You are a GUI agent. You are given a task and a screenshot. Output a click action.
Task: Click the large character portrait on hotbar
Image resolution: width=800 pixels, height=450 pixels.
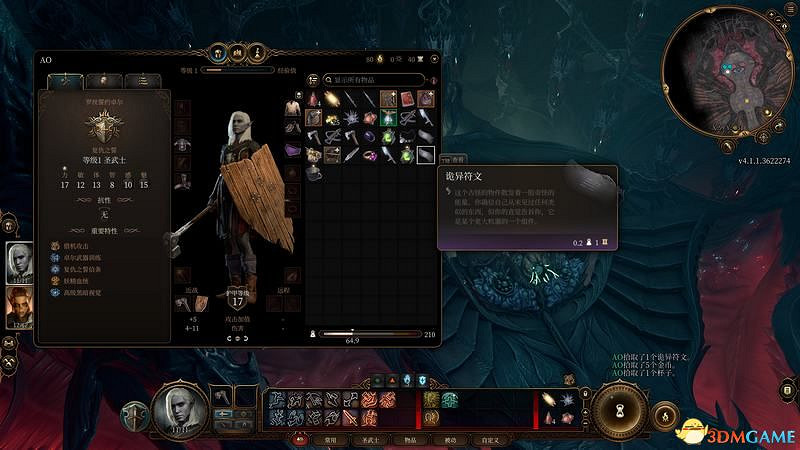[x=178, y=410]
